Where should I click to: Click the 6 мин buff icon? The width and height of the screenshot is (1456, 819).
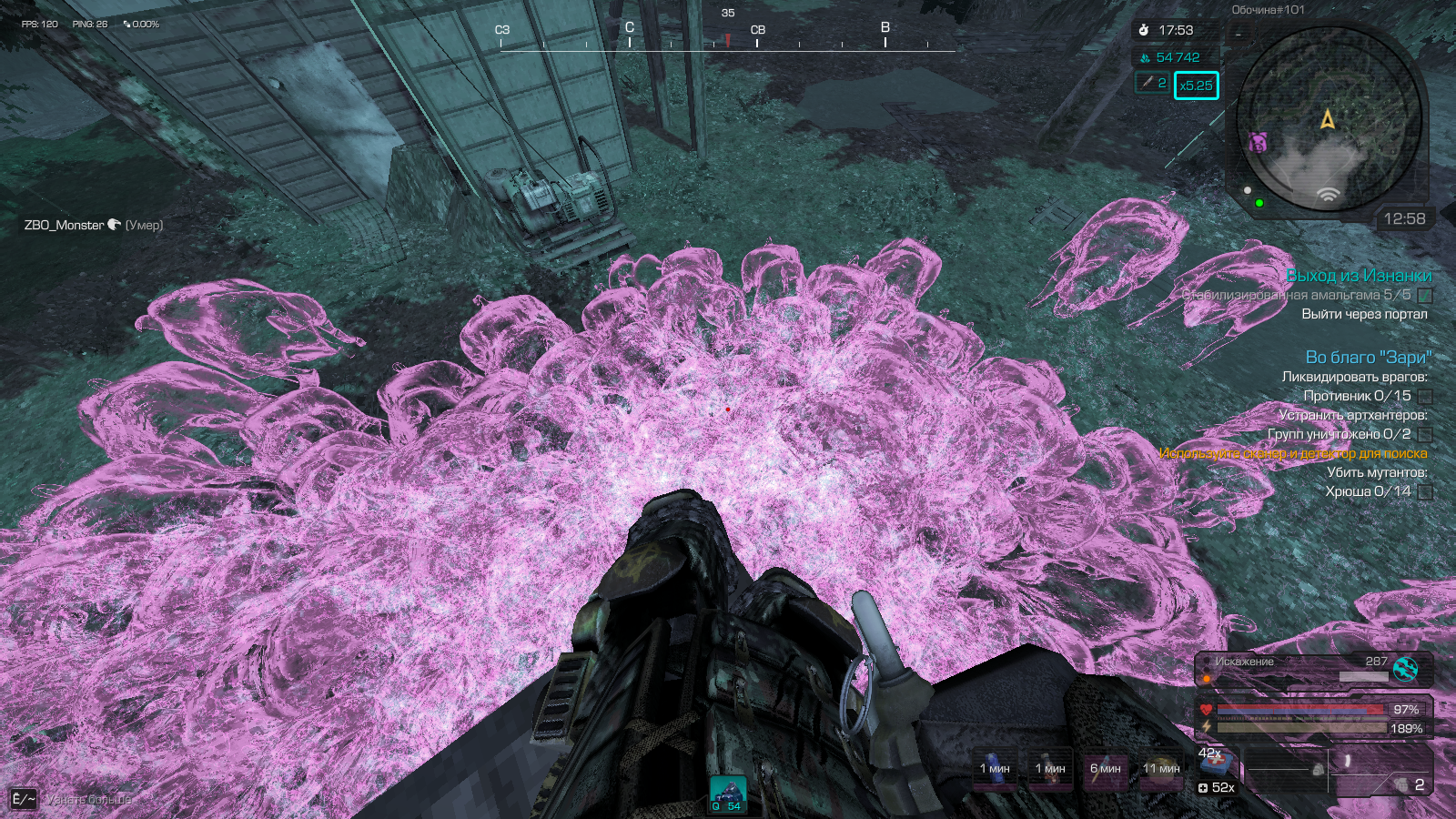pyautogui.click(x=1105, y=769)
